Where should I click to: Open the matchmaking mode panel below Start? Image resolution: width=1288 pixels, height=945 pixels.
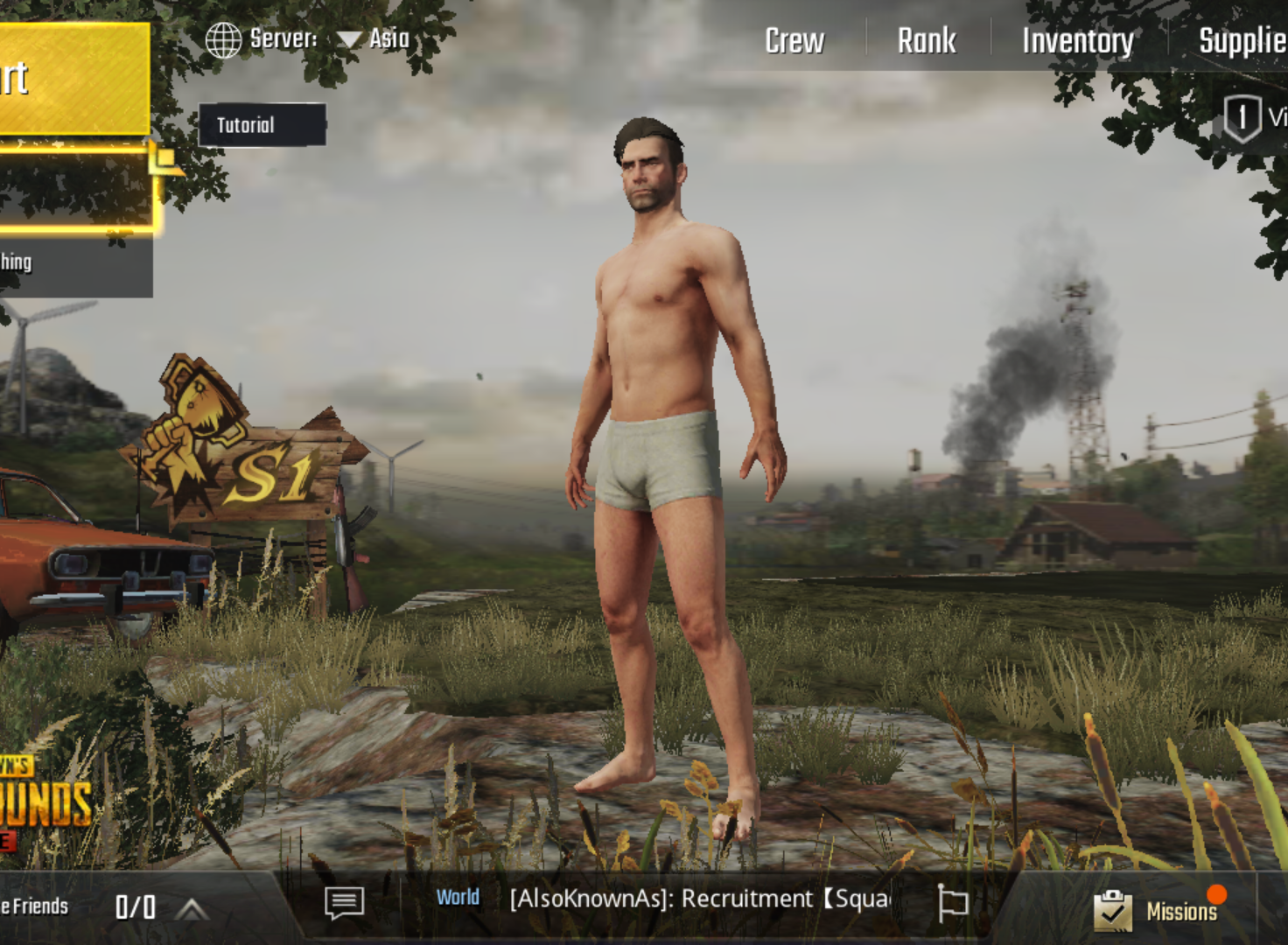coord(74,188)
